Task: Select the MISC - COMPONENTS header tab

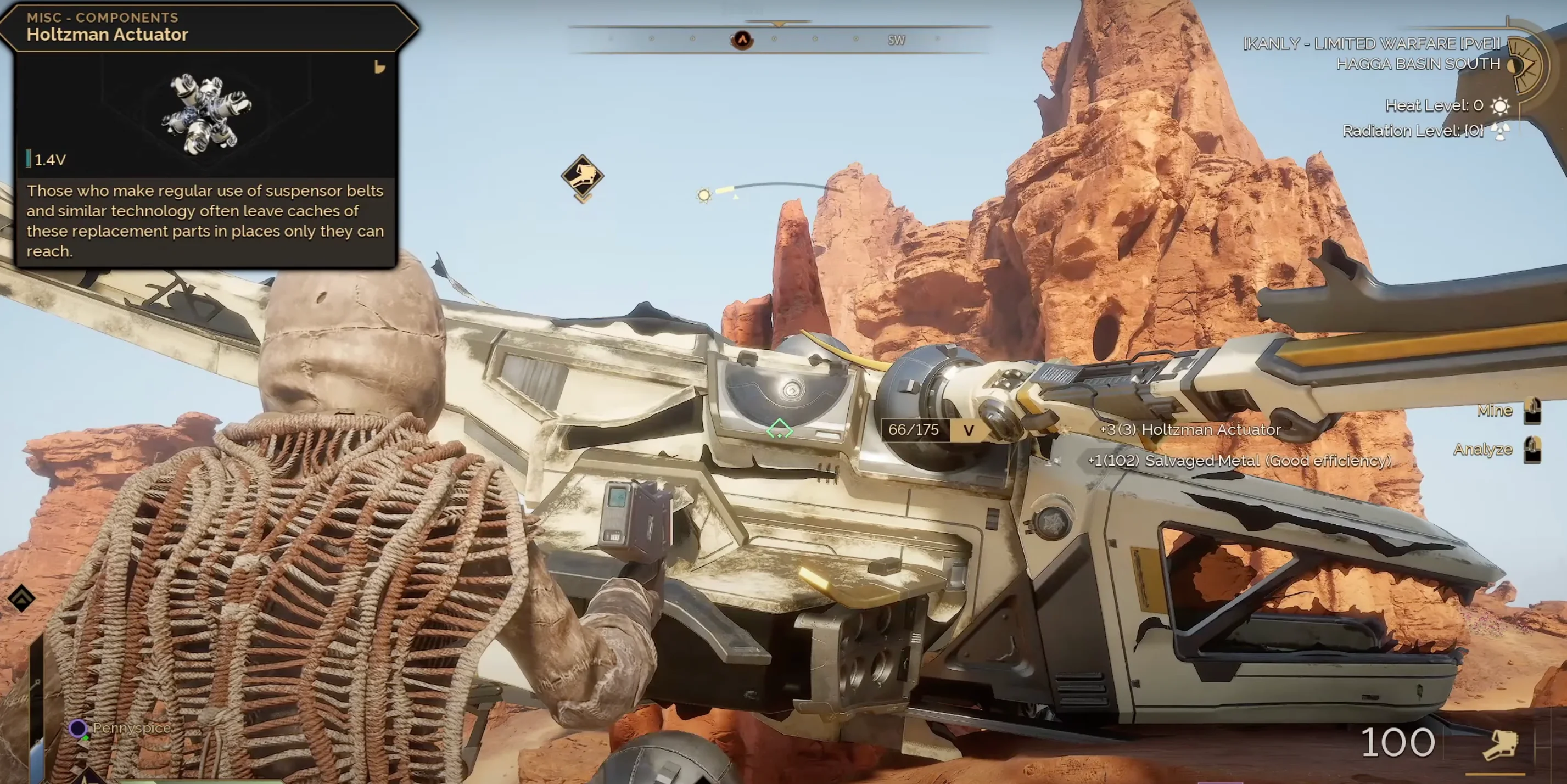Action: (101, 17)
